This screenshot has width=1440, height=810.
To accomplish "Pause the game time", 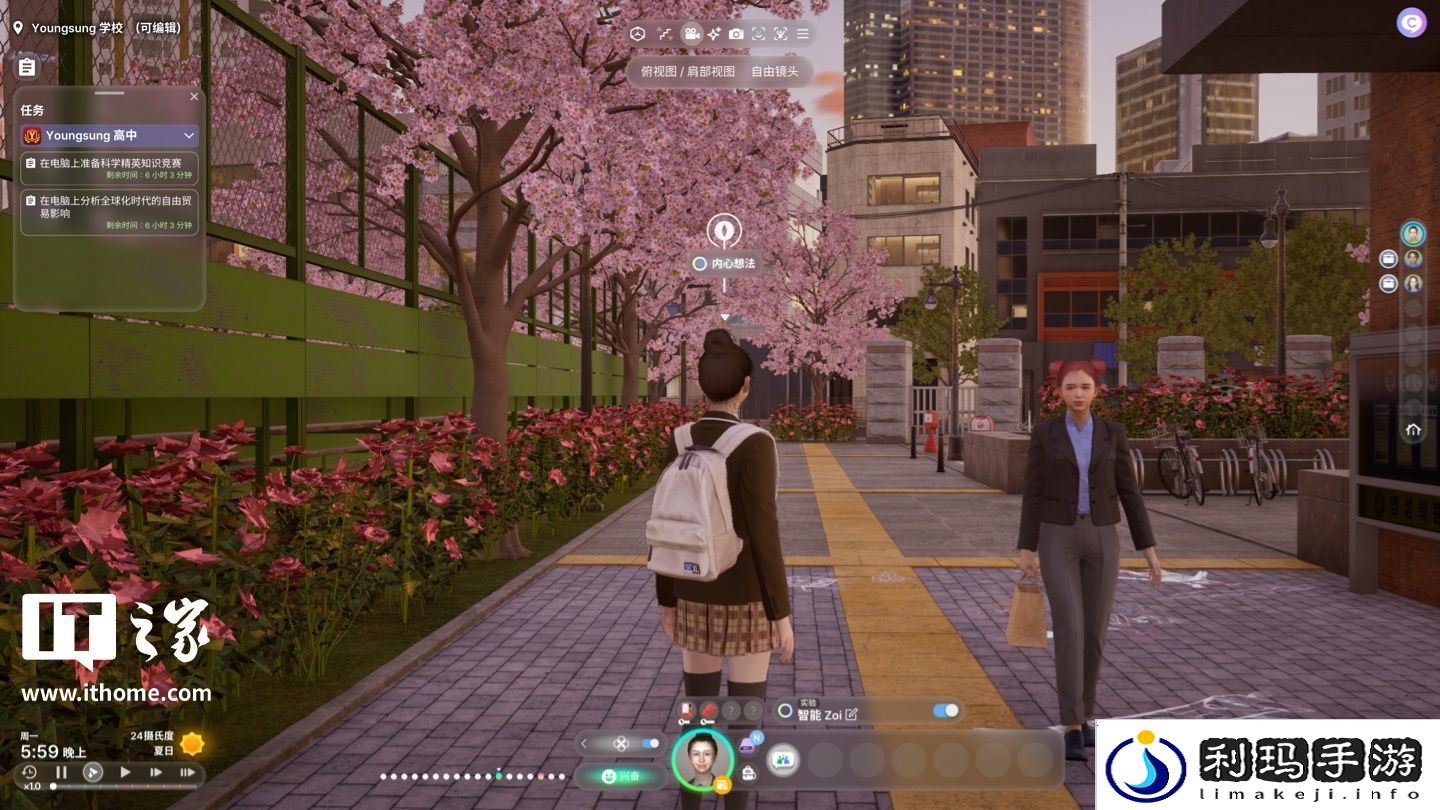I will click(x=61, y=772).
